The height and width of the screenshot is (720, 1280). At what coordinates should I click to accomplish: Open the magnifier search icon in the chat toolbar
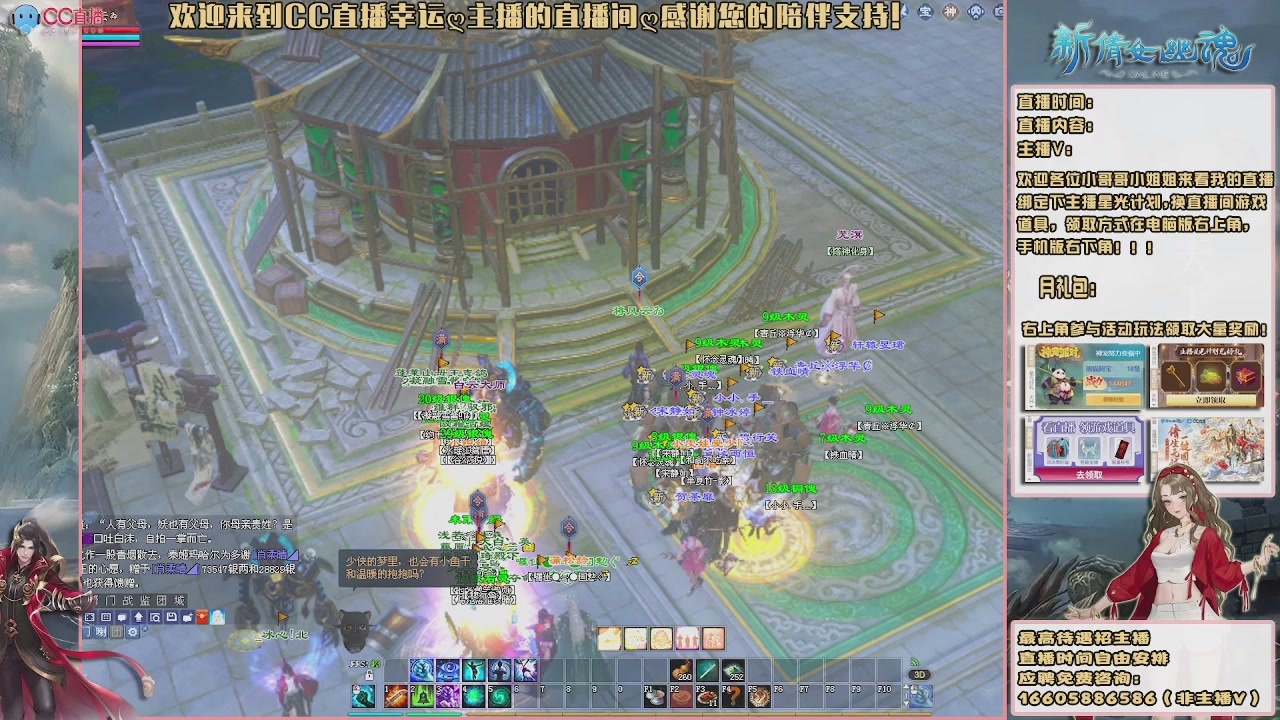155,616
